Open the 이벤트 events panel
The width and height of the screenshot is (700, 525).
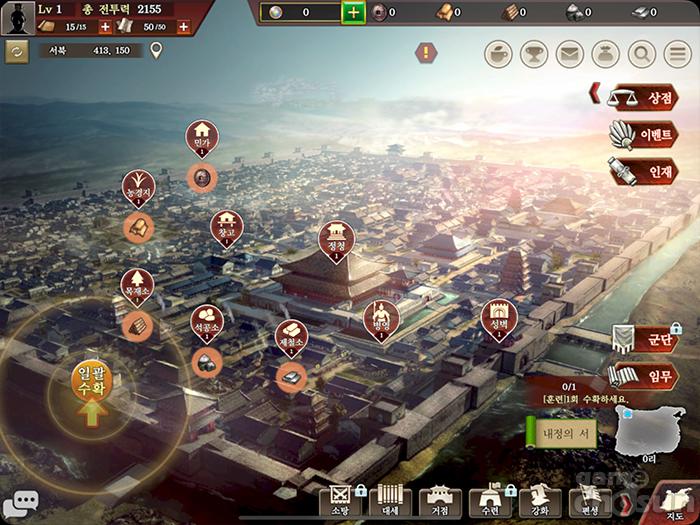tap(644, 135)
